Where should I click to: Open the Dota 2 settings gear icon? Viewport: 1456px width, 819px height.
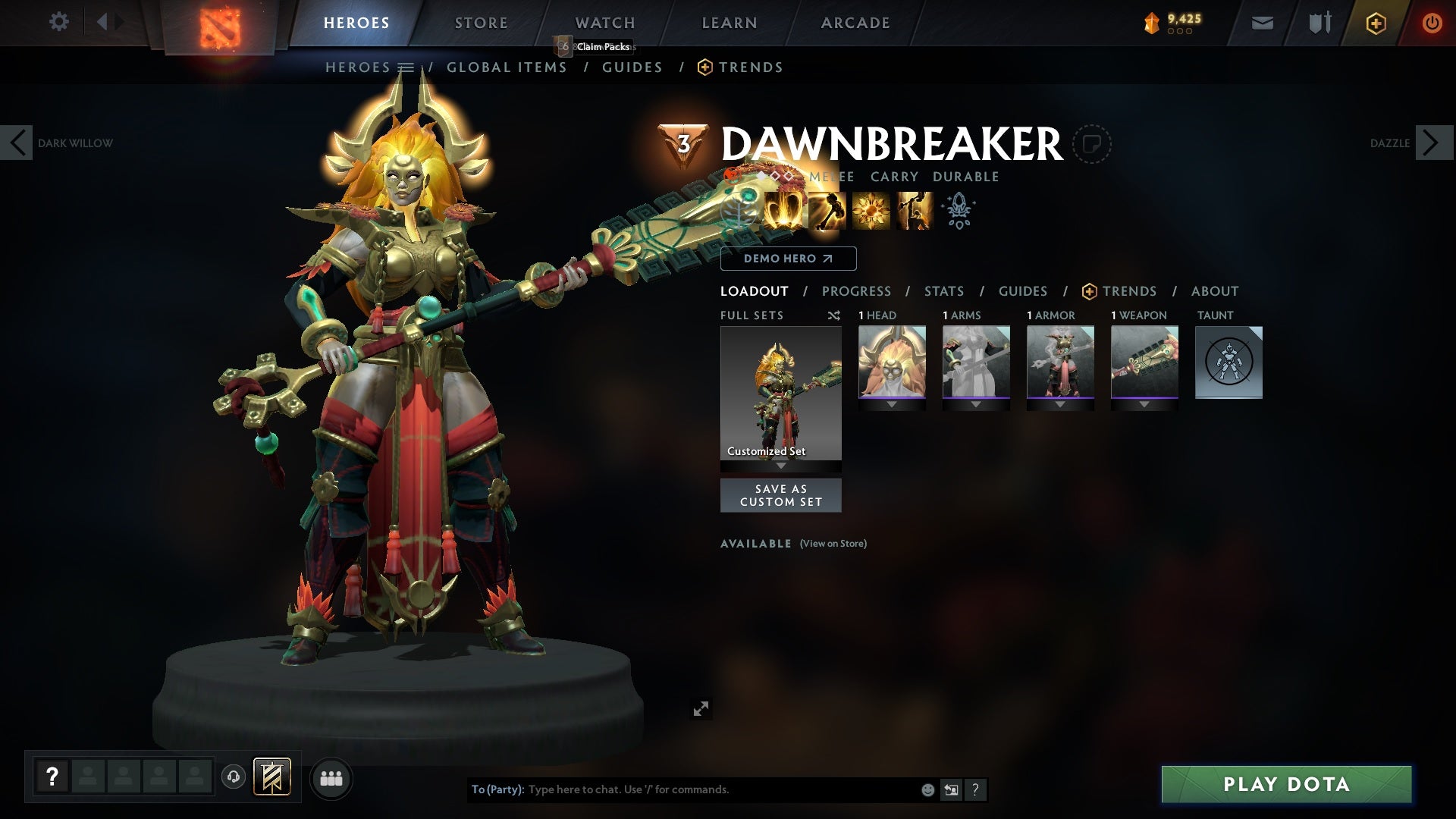[x=59, y=22]
